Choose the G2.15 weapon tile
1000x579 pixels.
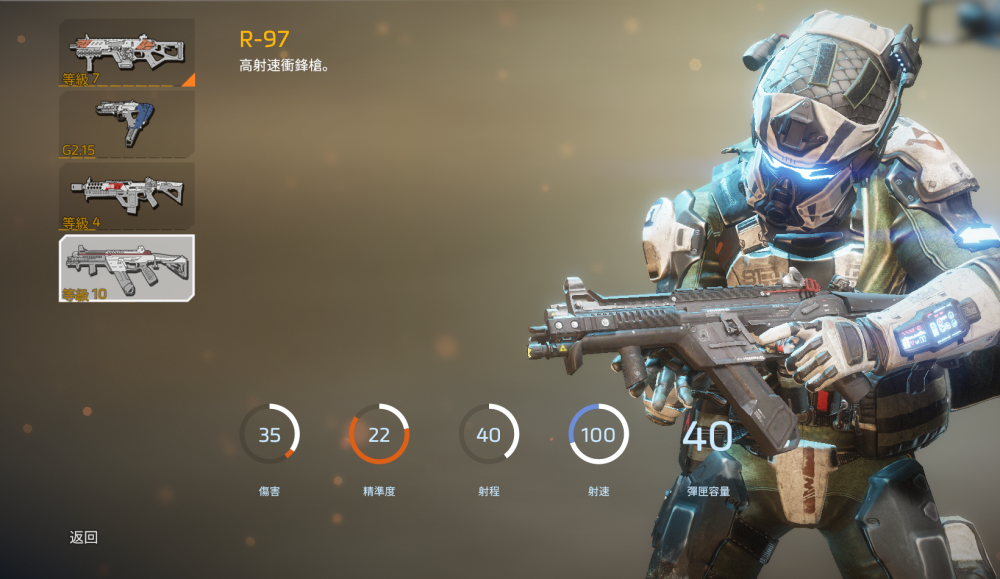click(x=127, y=124)
